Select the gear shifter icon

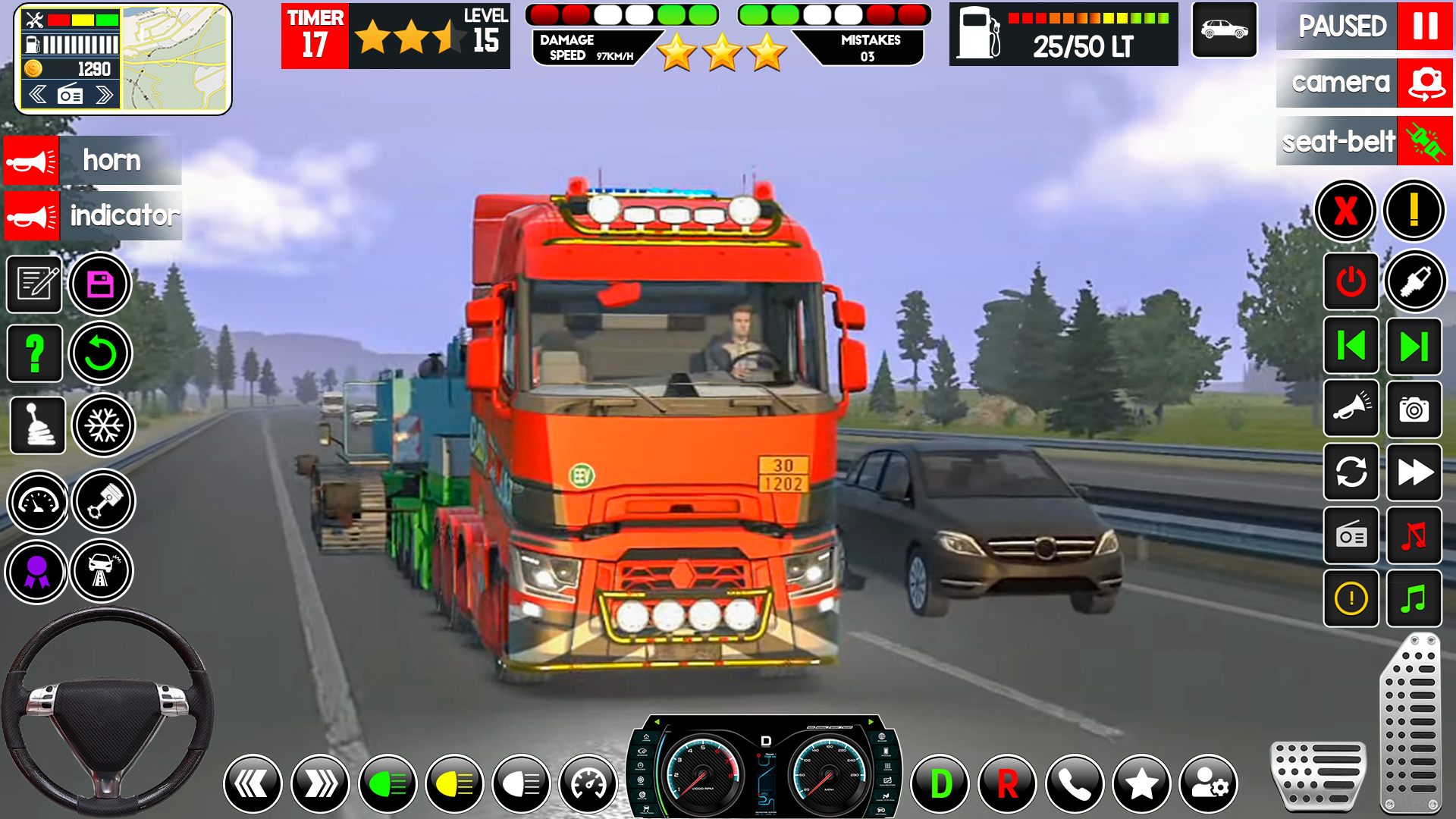pyautogui.click(x=36, y=425)
